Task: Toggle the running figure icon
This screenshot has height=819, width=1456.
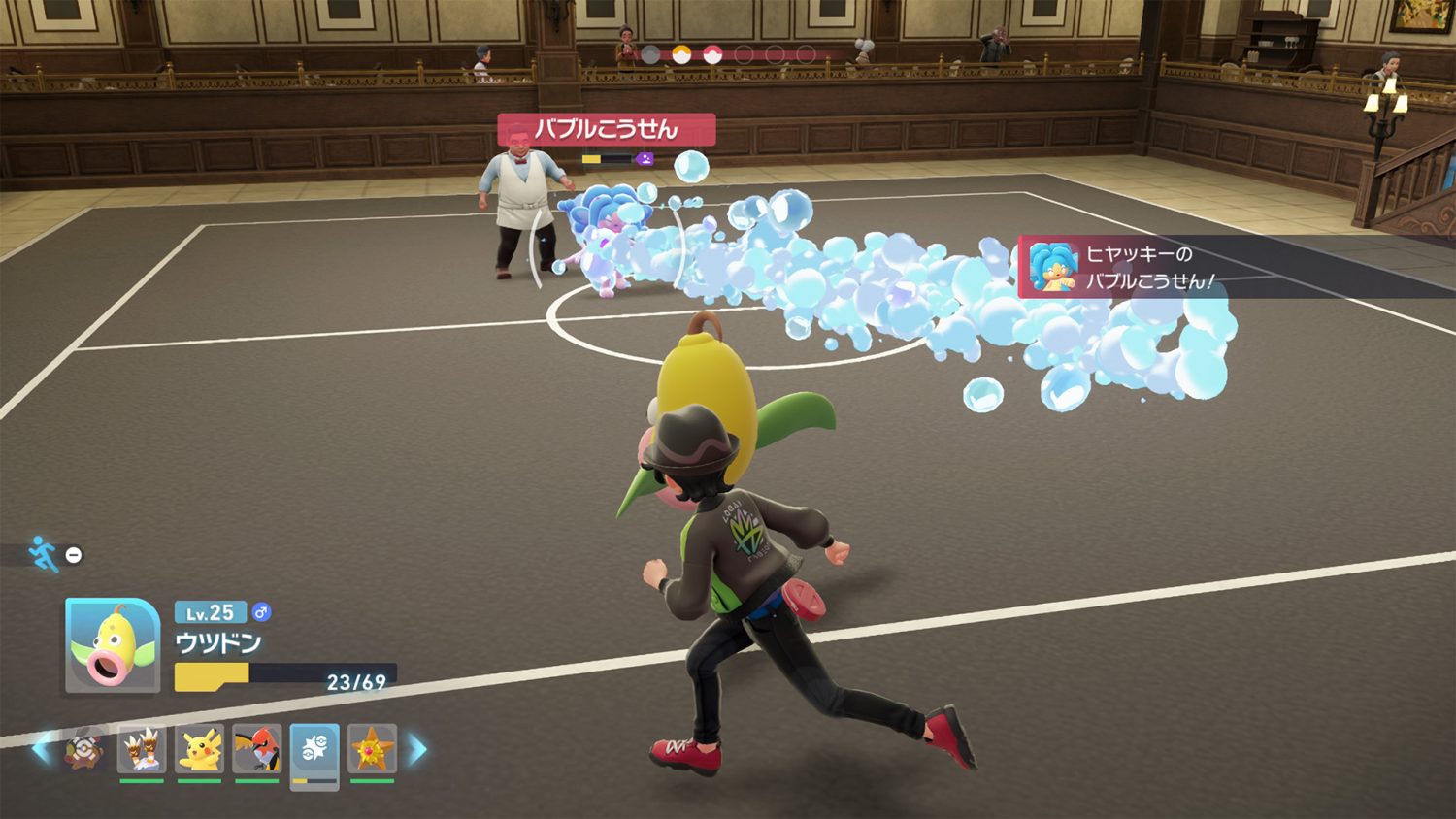Action: [x=43, y=554]
